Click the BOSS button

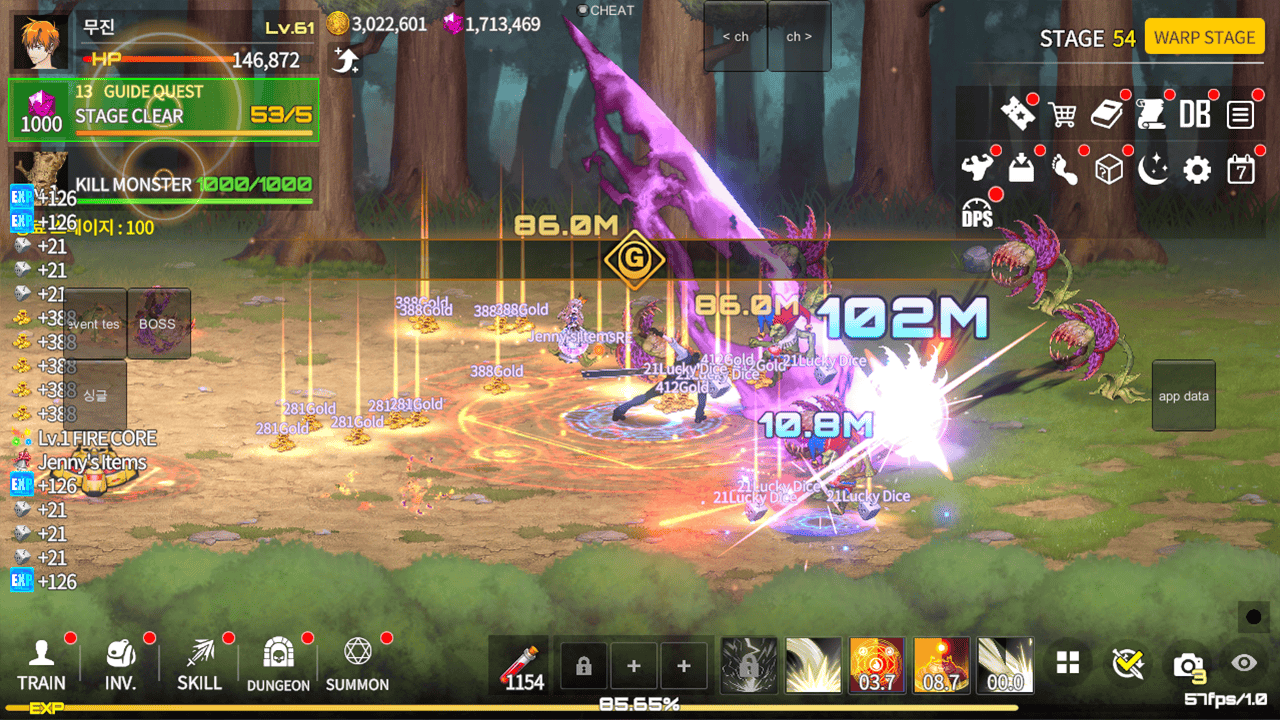158,324
